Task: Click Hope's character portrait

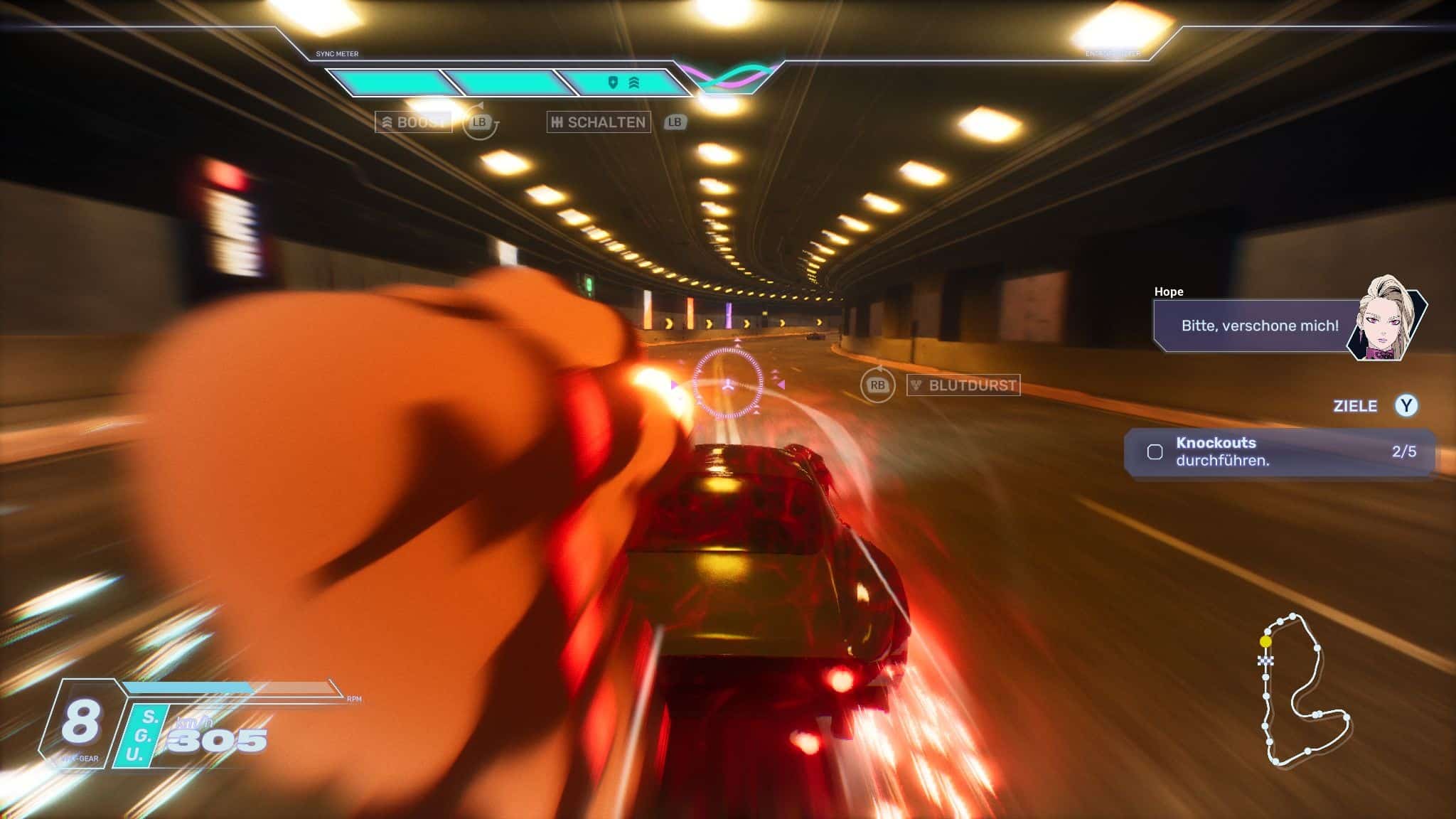Action: click(1386, 319)
